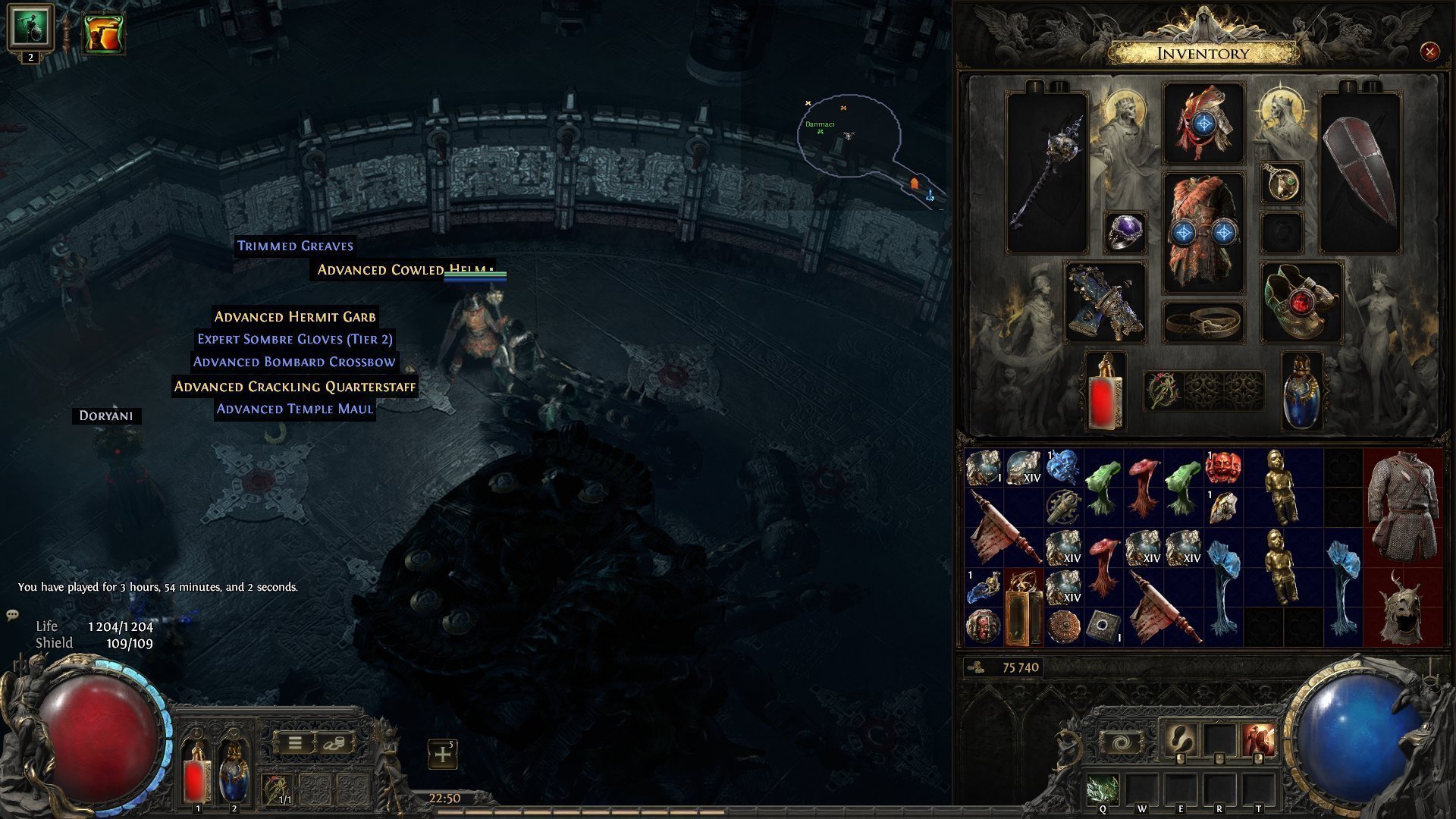The image size is (1456, 819).
Task: Select the equipped mace weapon slot
Action: point(1046,171)
